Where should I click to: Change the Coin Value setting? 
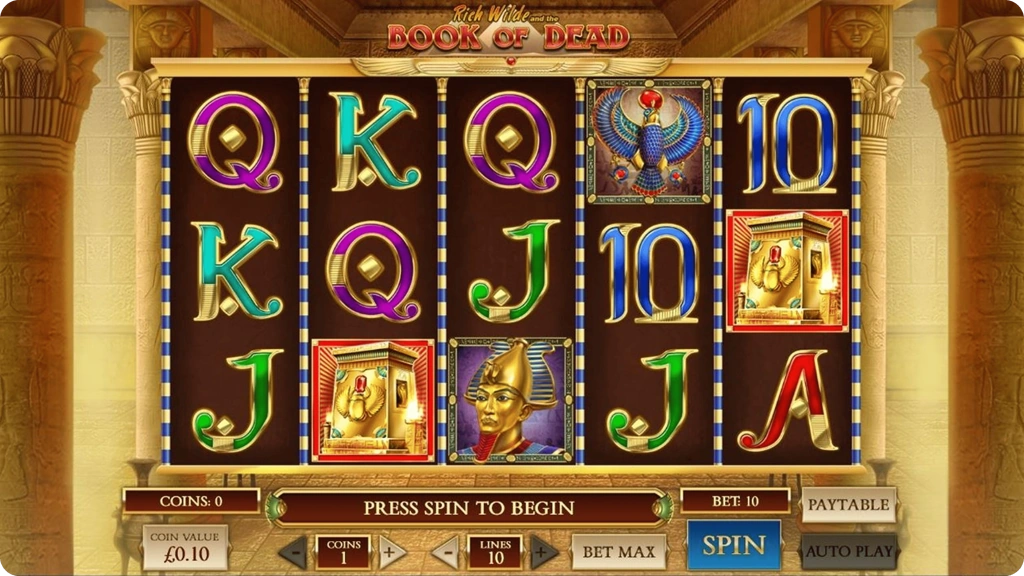185,547
